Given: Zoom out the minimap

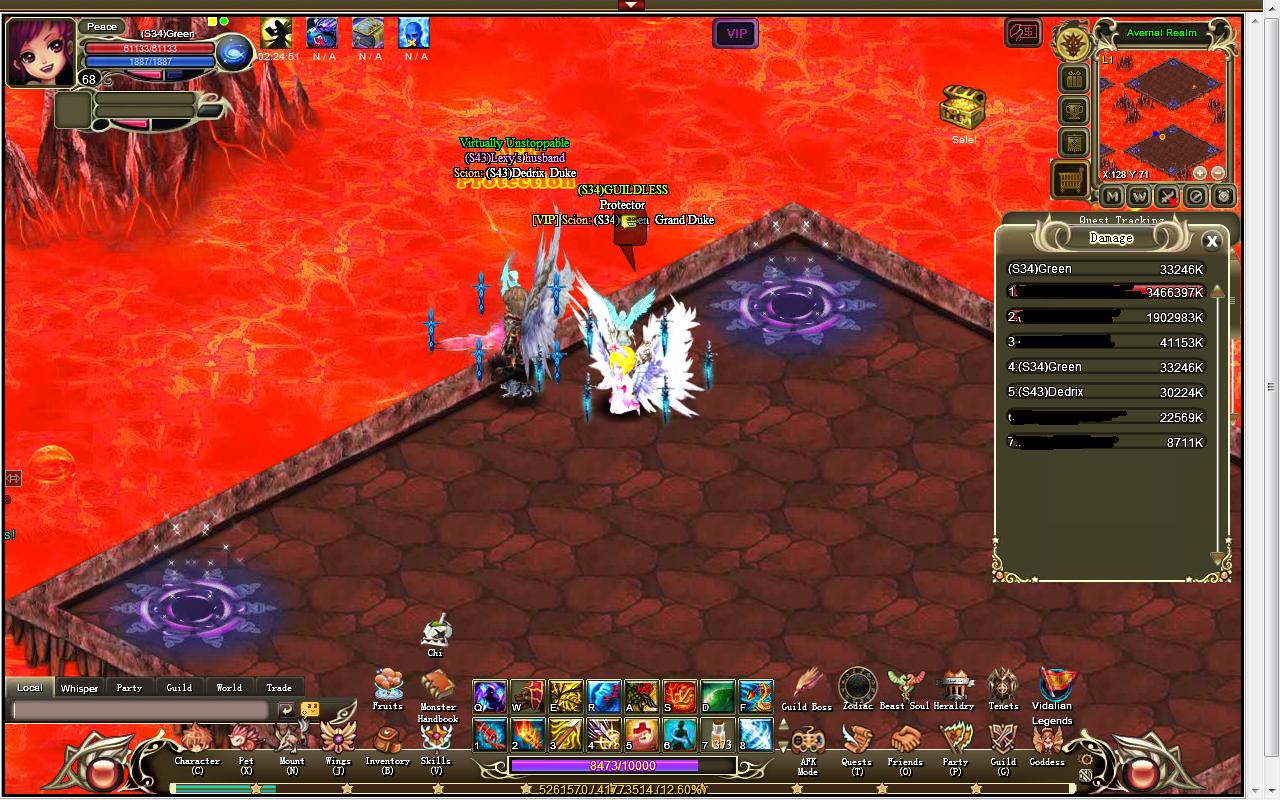Looking at the screenshot, I should (x=1217, y=173).
